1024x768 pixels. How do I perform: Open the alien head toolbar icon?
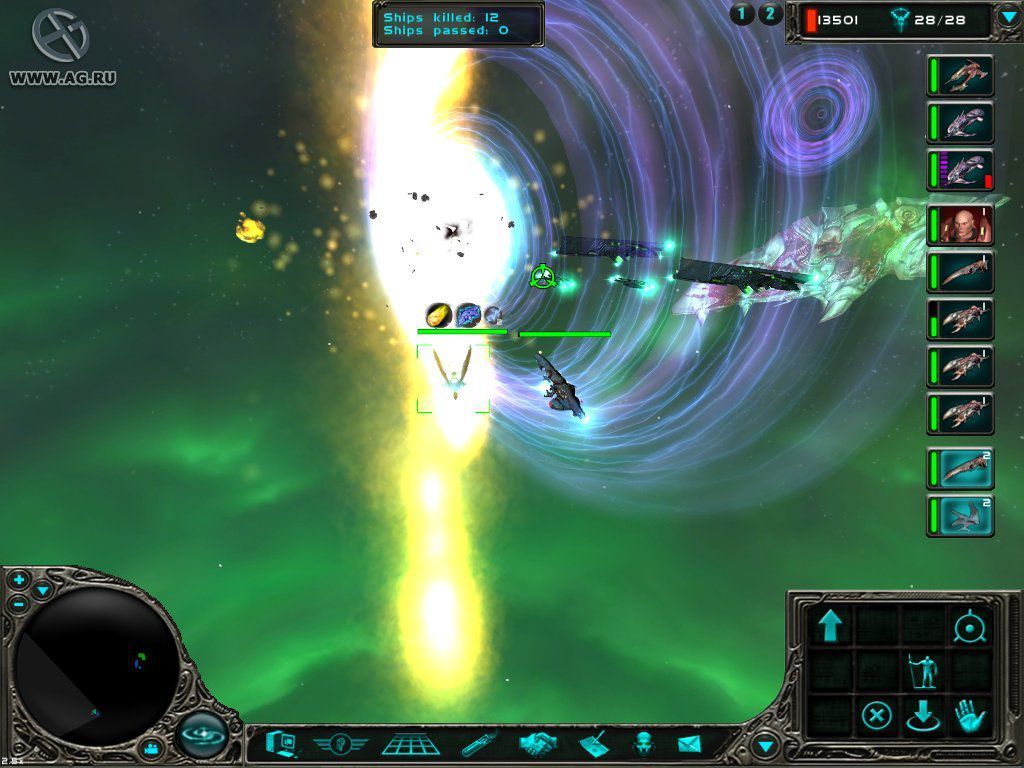[x=644, y=744]
